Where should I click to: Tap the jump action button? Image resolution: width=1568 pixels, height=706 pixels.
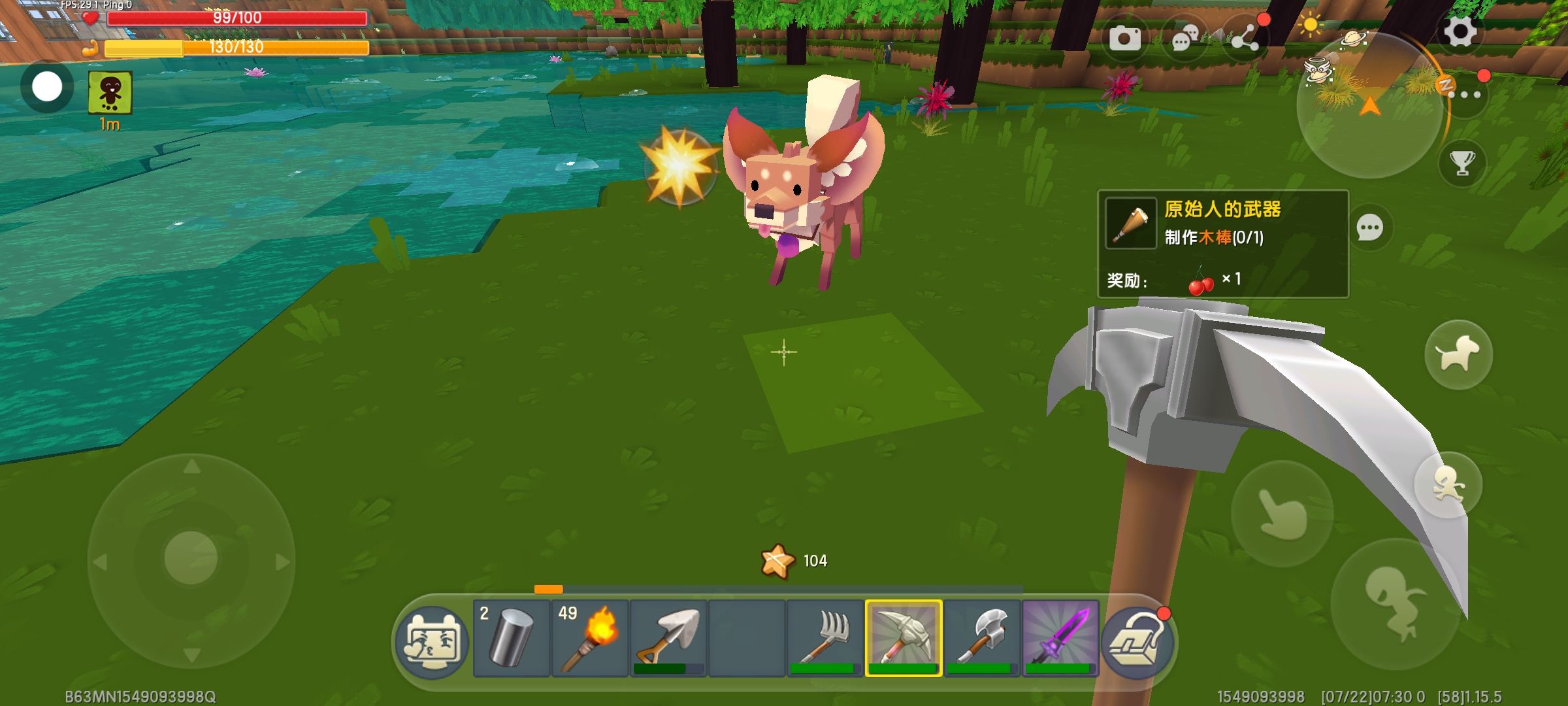[1395, 603]
